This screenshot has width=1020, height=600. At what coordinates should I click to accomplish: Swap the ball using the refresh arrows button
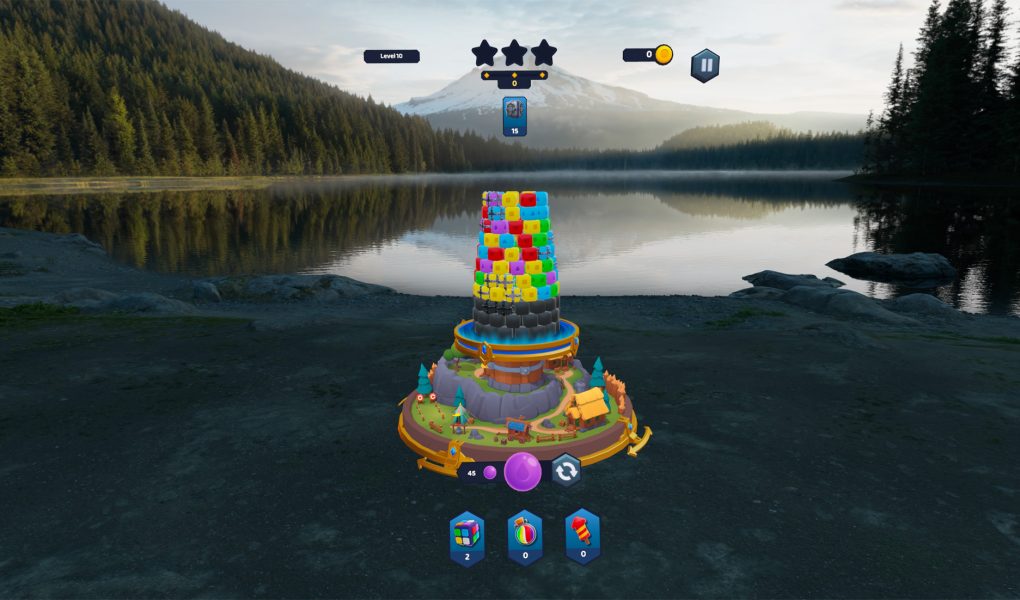(566, 471)
